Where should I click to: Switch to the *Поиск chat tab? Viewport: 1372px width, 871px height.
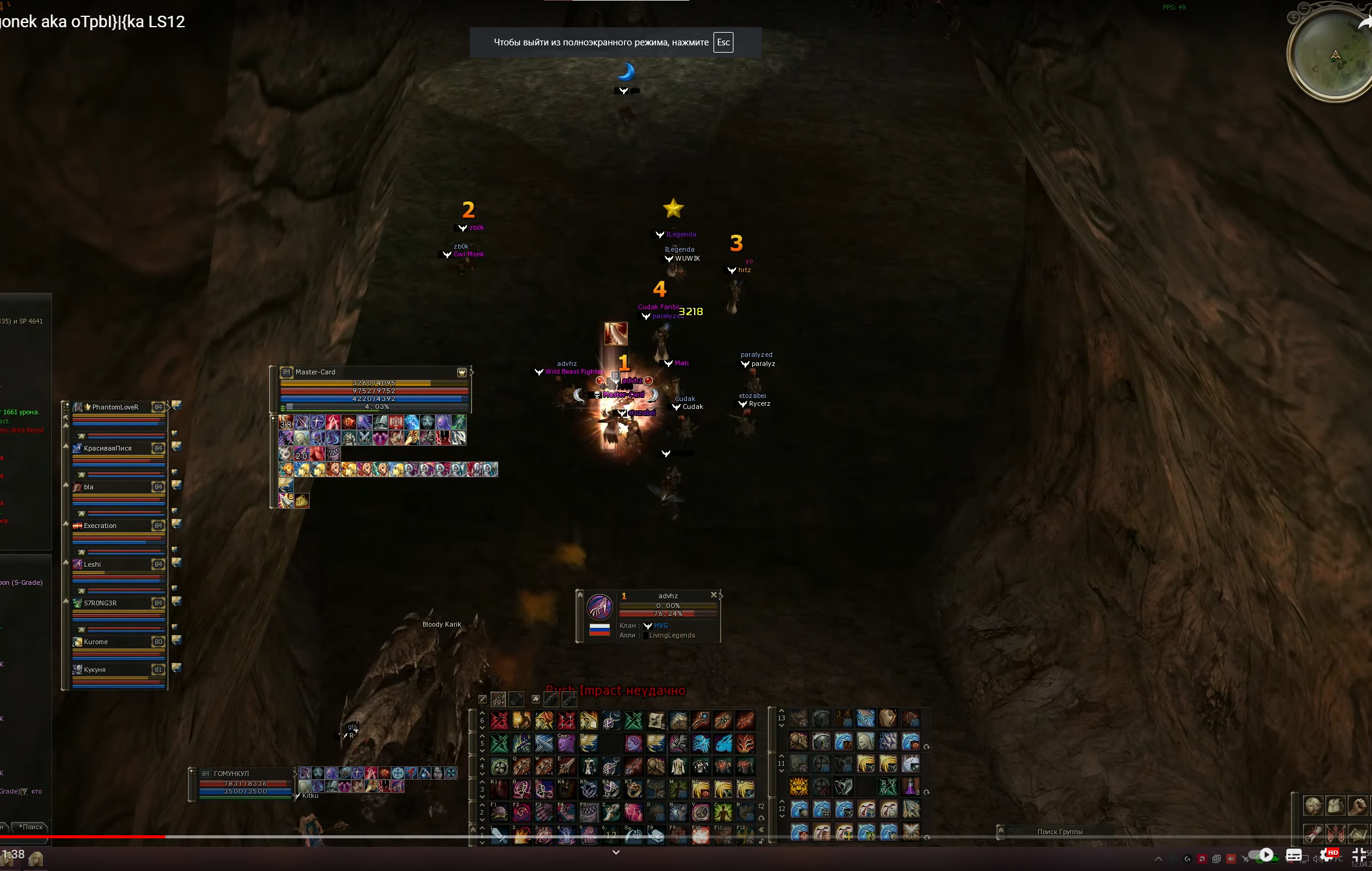[x=31, y=827]
